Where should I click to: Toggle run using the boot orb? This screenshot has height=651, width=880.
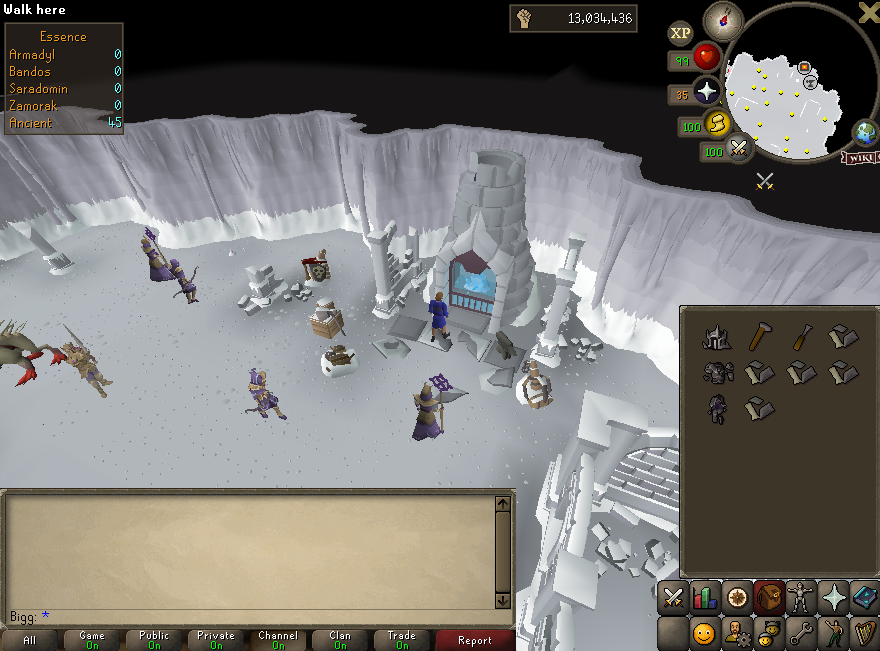click(717, 124)
